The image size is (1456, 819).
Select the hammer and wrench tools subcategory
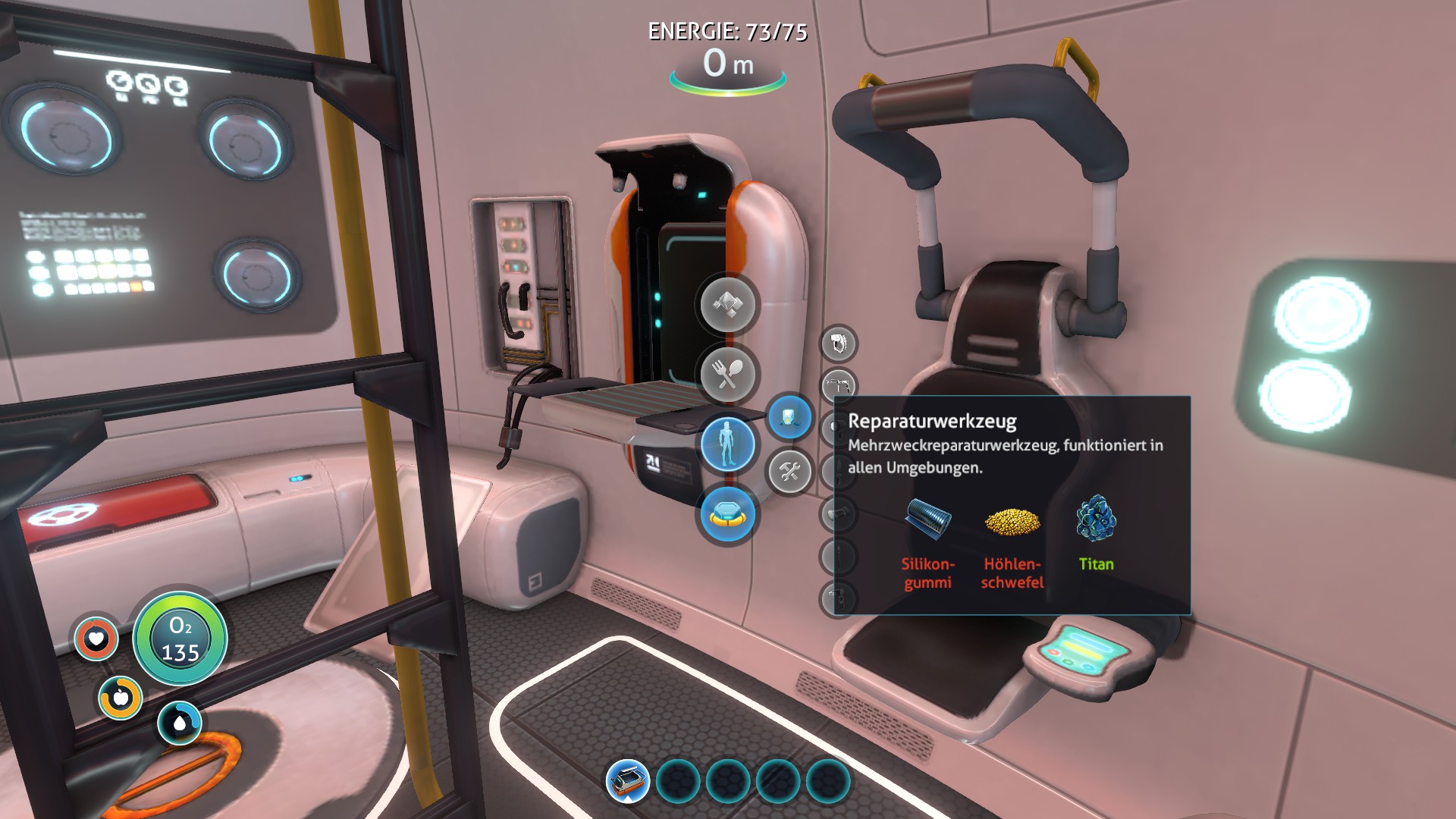click(x=789, y=472)
